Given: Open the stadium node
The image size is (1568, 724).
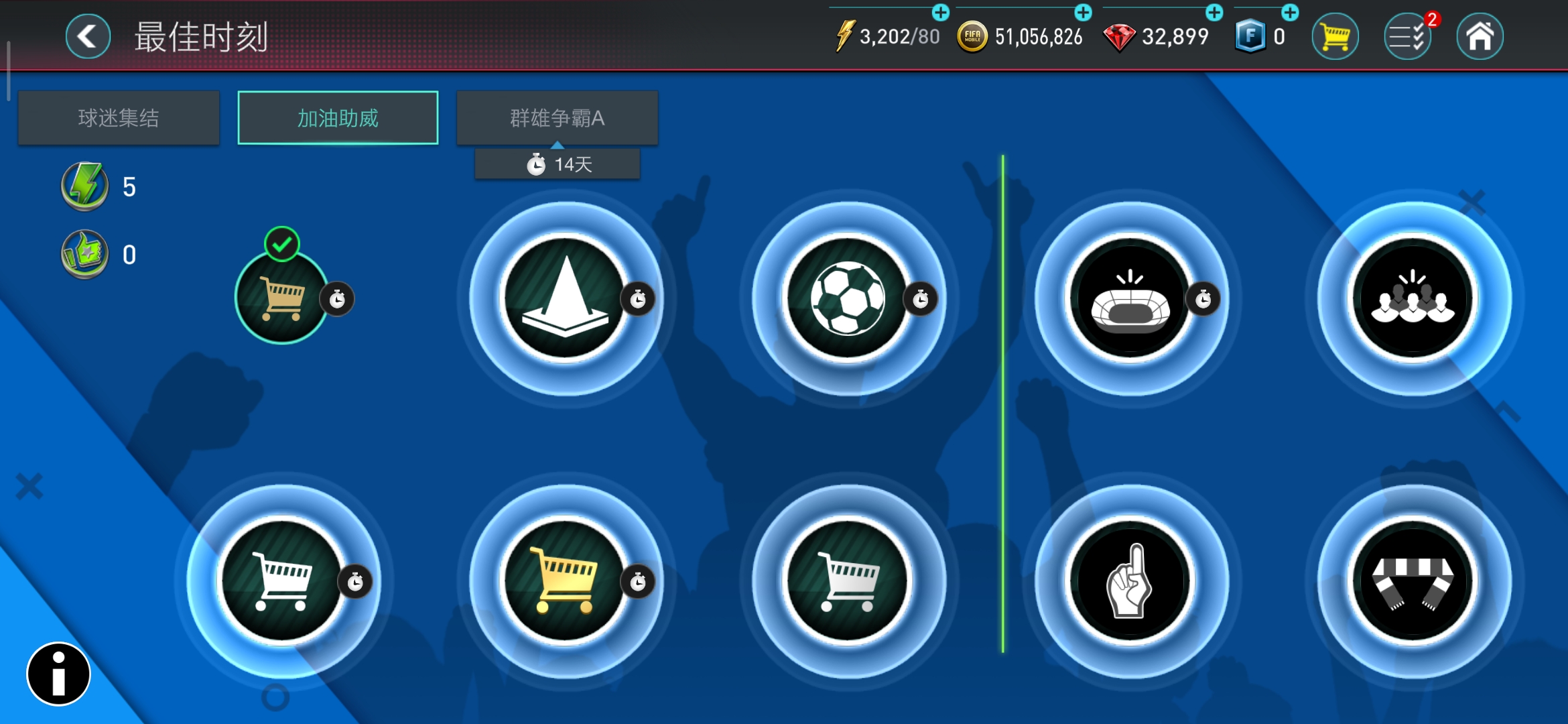Looking at the screenshot, I should pos(1130,298).
